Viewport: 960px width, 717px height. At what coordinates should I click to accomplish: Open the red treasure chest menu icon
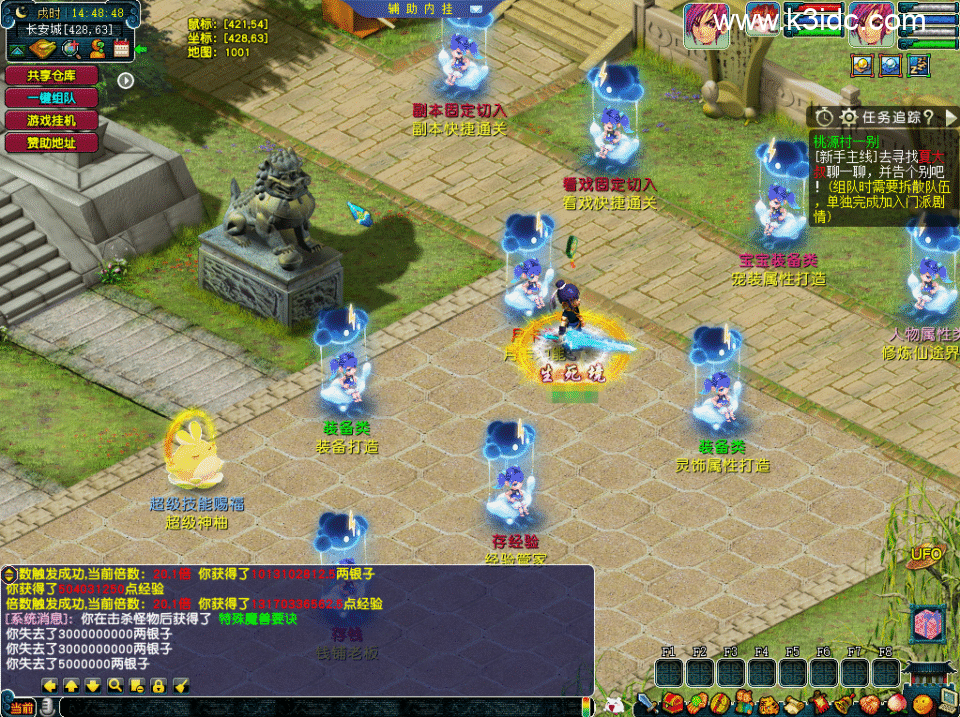click(x=672, y=703)
